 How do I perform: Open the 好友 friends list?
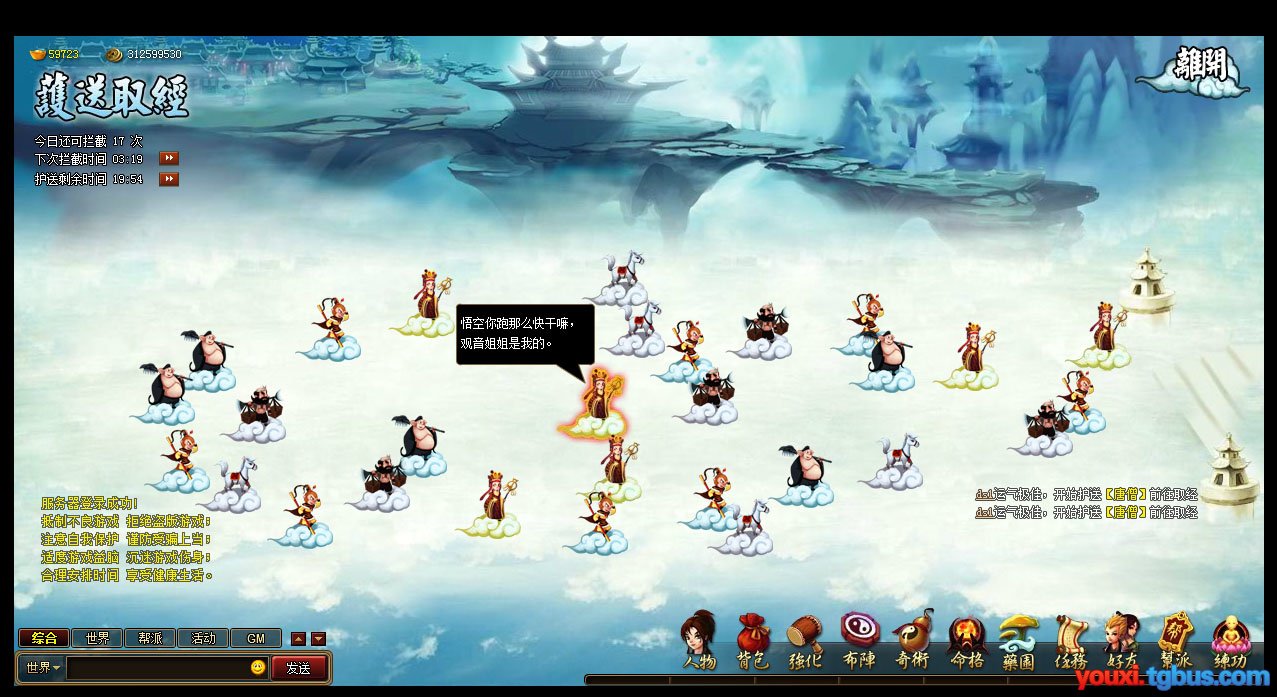tap(1122, 642)
